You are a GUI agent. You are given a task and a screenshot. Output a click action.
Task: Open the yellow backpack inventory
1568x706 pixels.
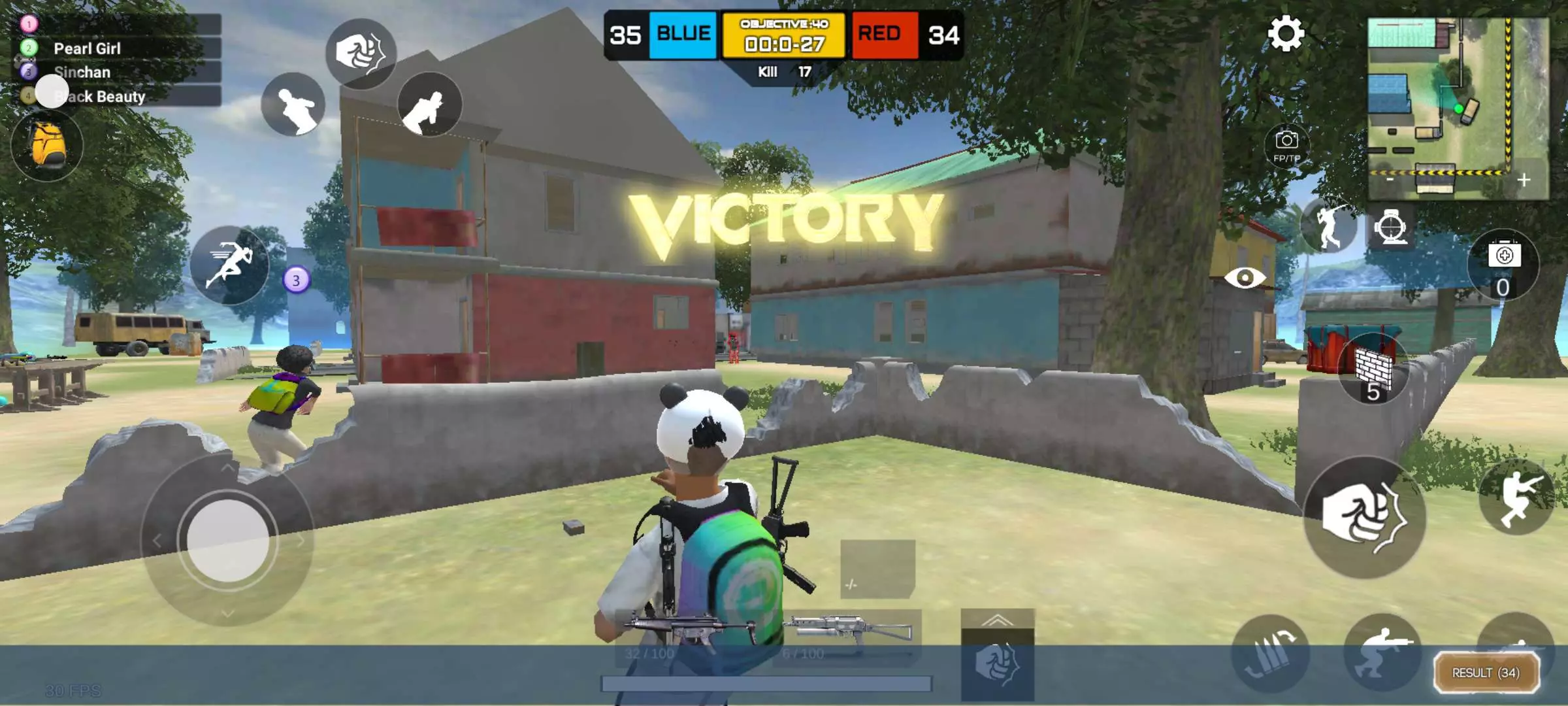48,145
